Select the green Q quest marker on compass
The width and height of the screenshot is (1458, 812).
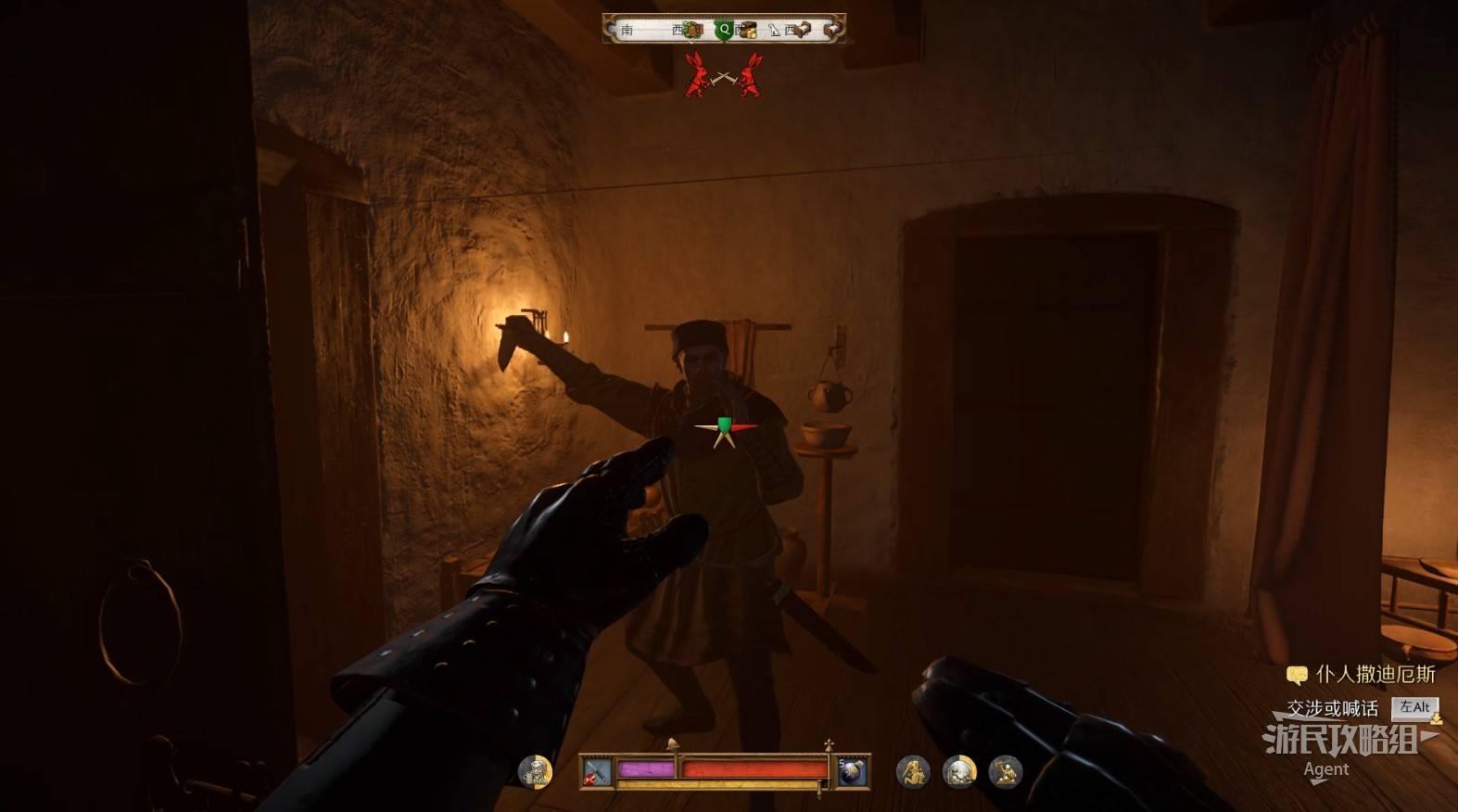724,30
